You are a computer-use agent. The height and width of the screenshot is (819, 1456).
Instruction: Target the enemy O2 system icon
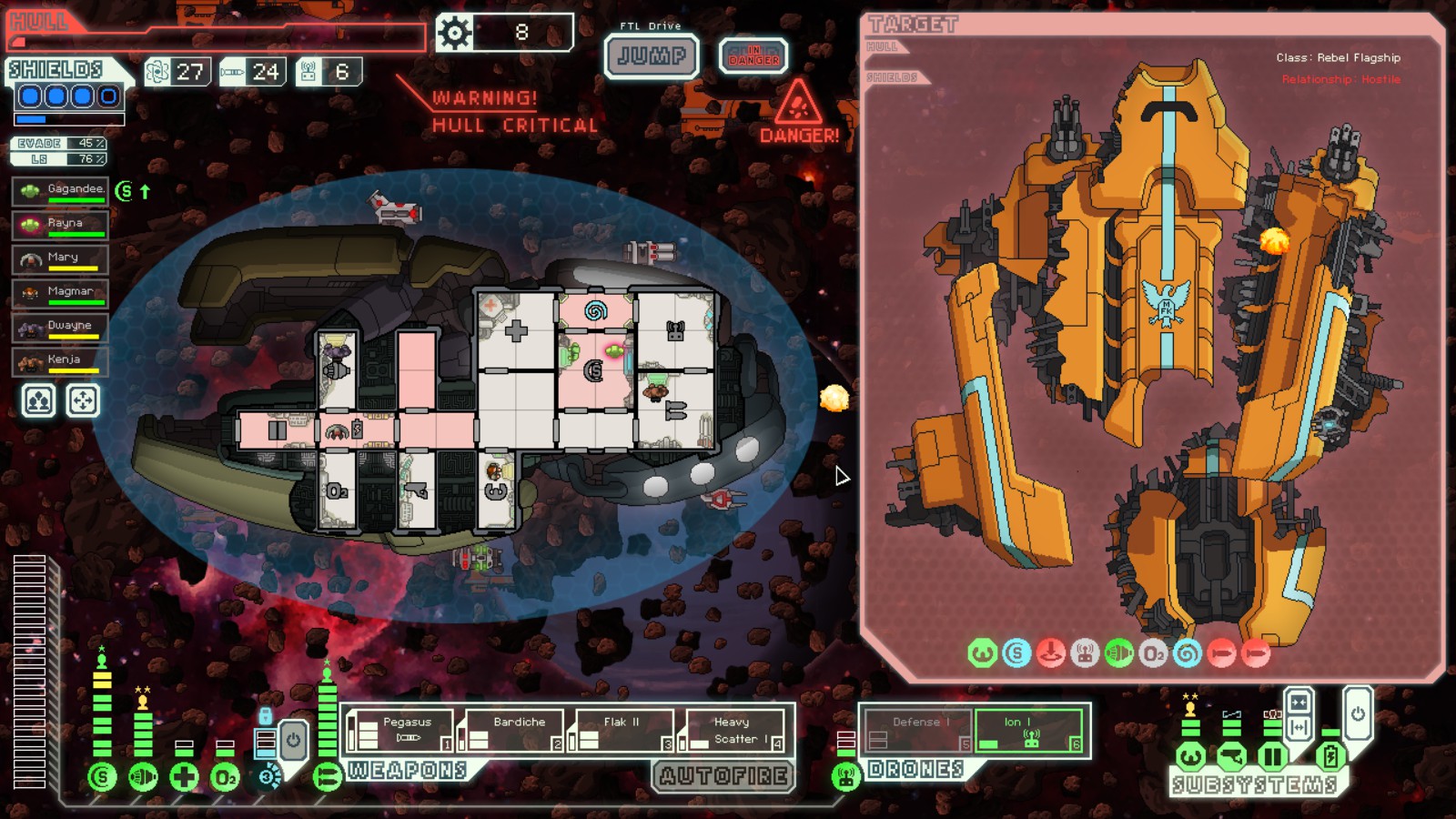coord(1155,652)
